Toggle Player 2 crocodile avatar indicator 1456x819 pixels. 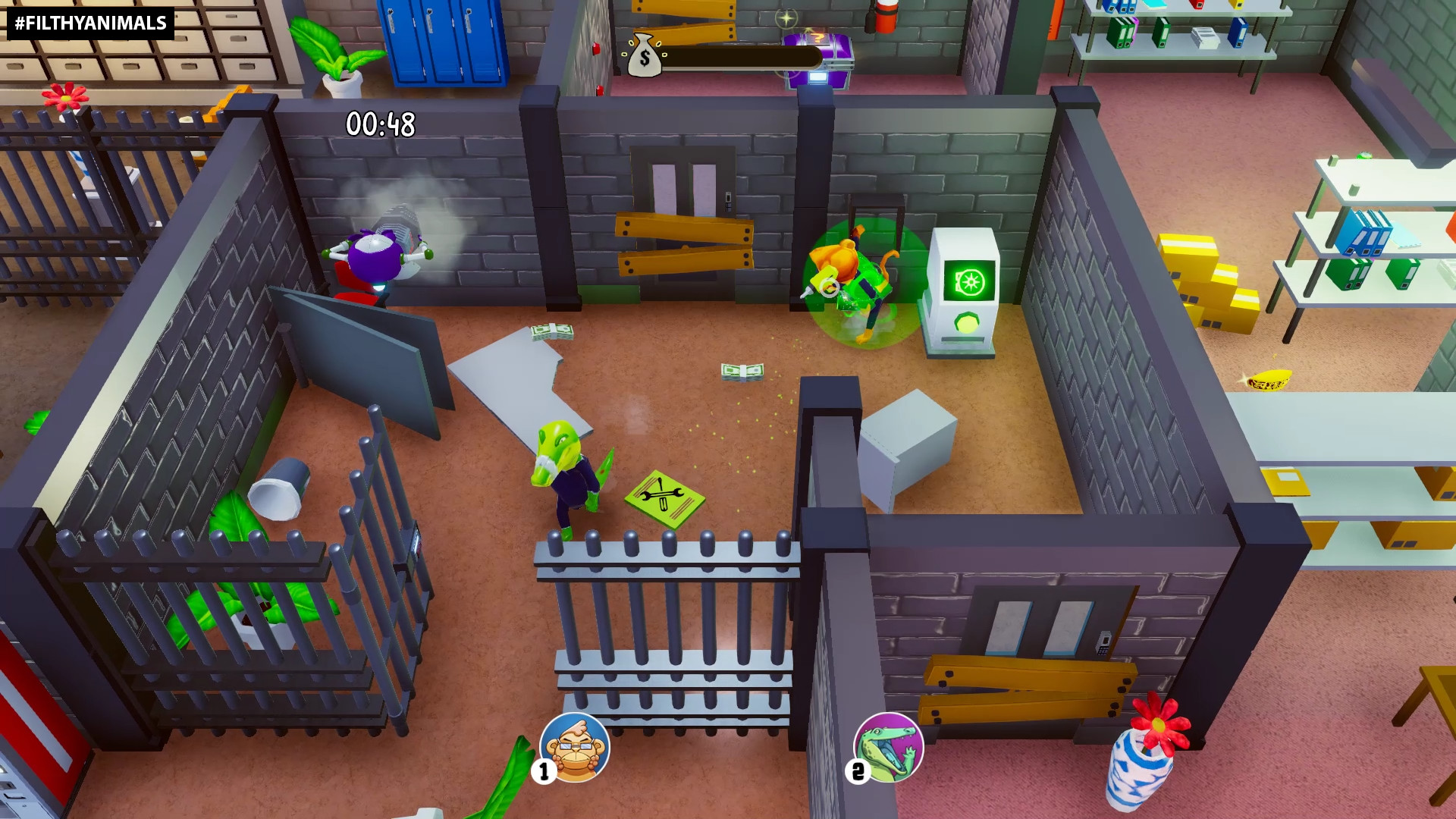(x=887, y=747)
